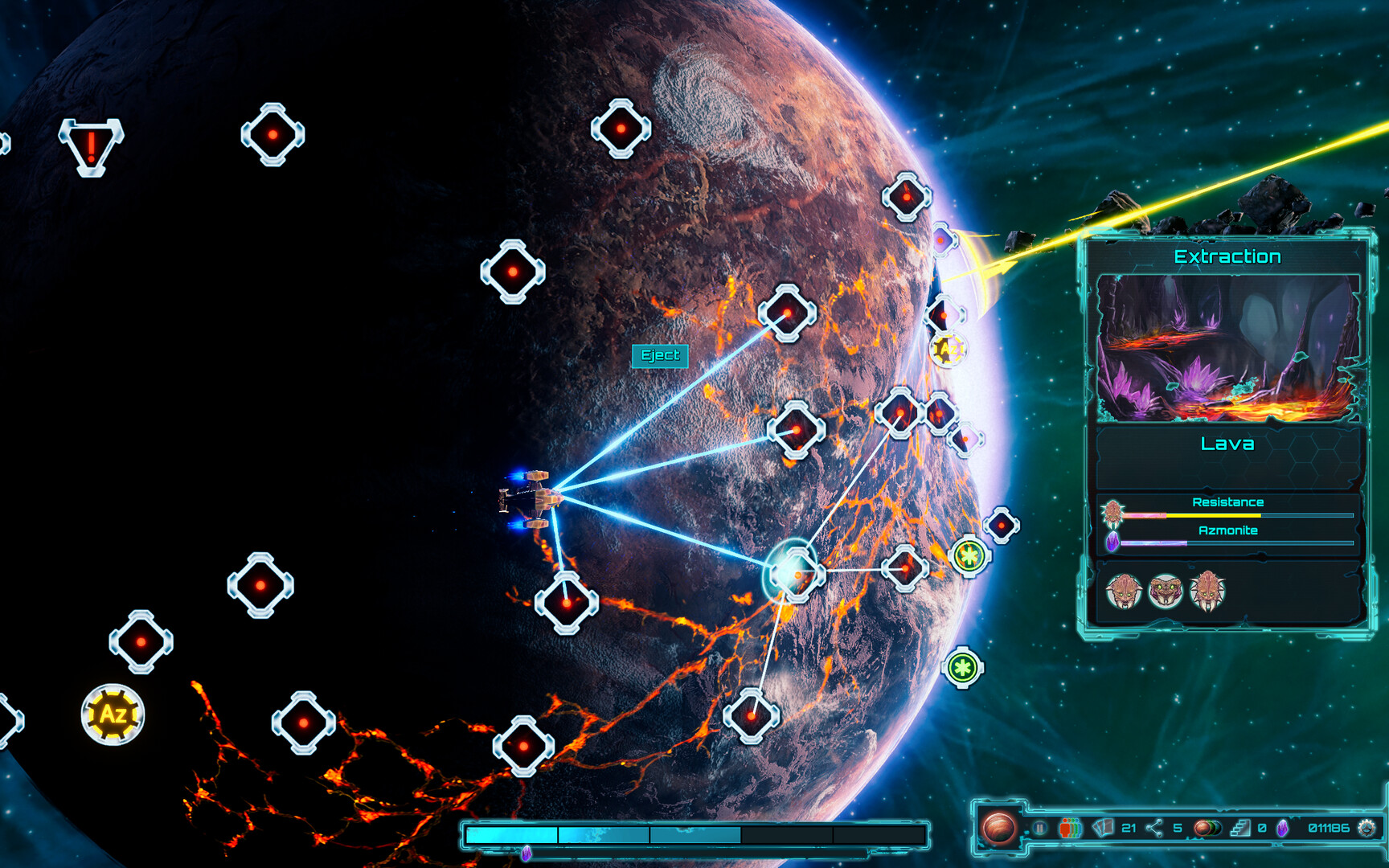Open the planets overview icon

(1208, 826)
